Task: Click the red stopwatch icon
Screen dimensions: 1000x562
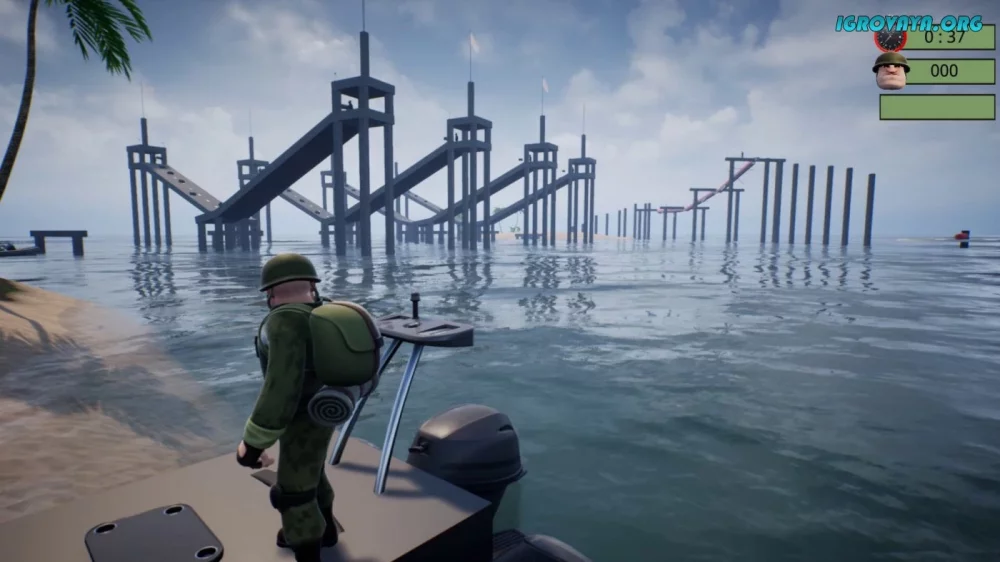Action: [889, 39]
